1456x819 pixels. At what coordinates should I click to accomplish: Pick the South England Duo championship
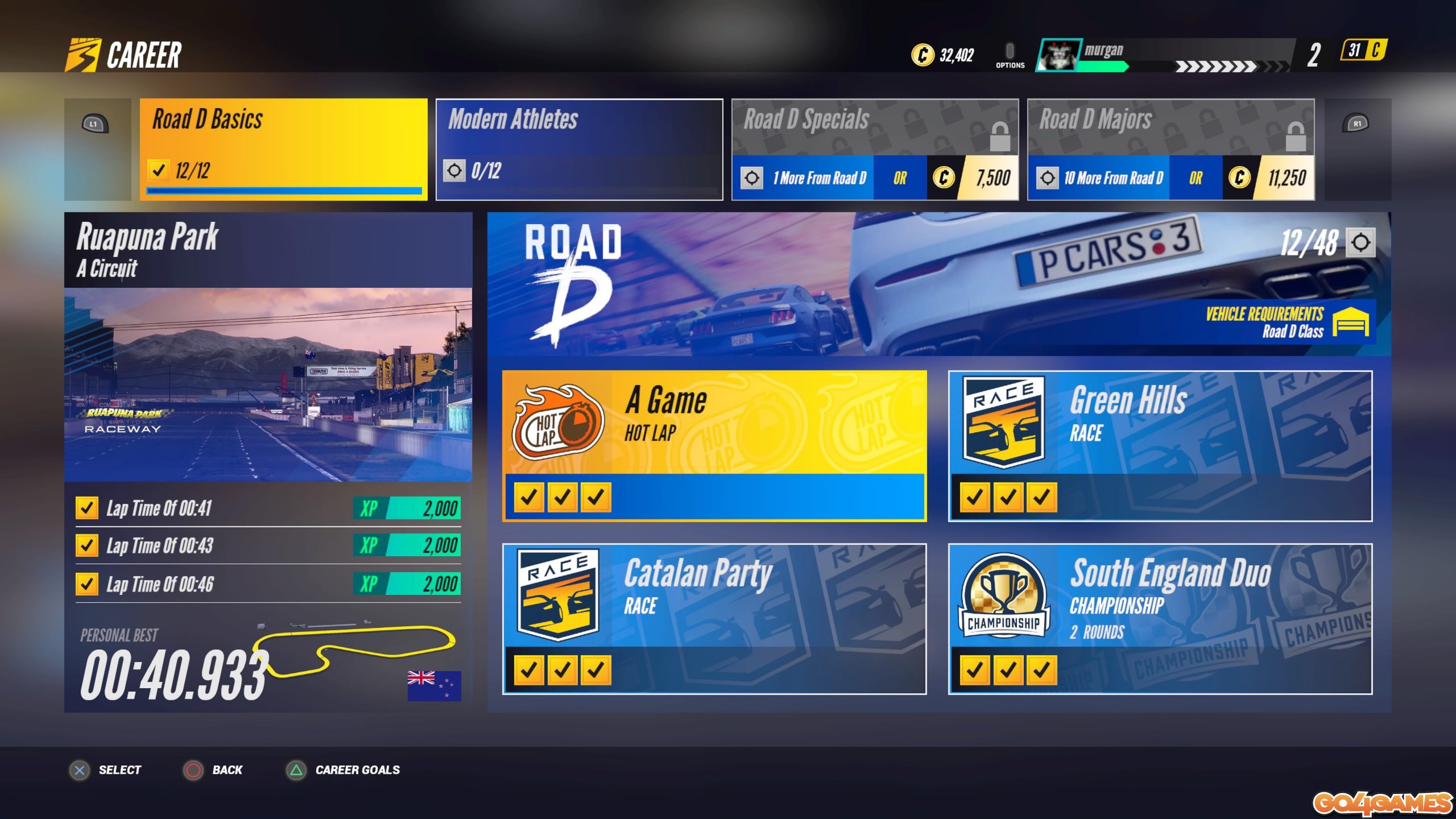click(x=1160, y=618)
